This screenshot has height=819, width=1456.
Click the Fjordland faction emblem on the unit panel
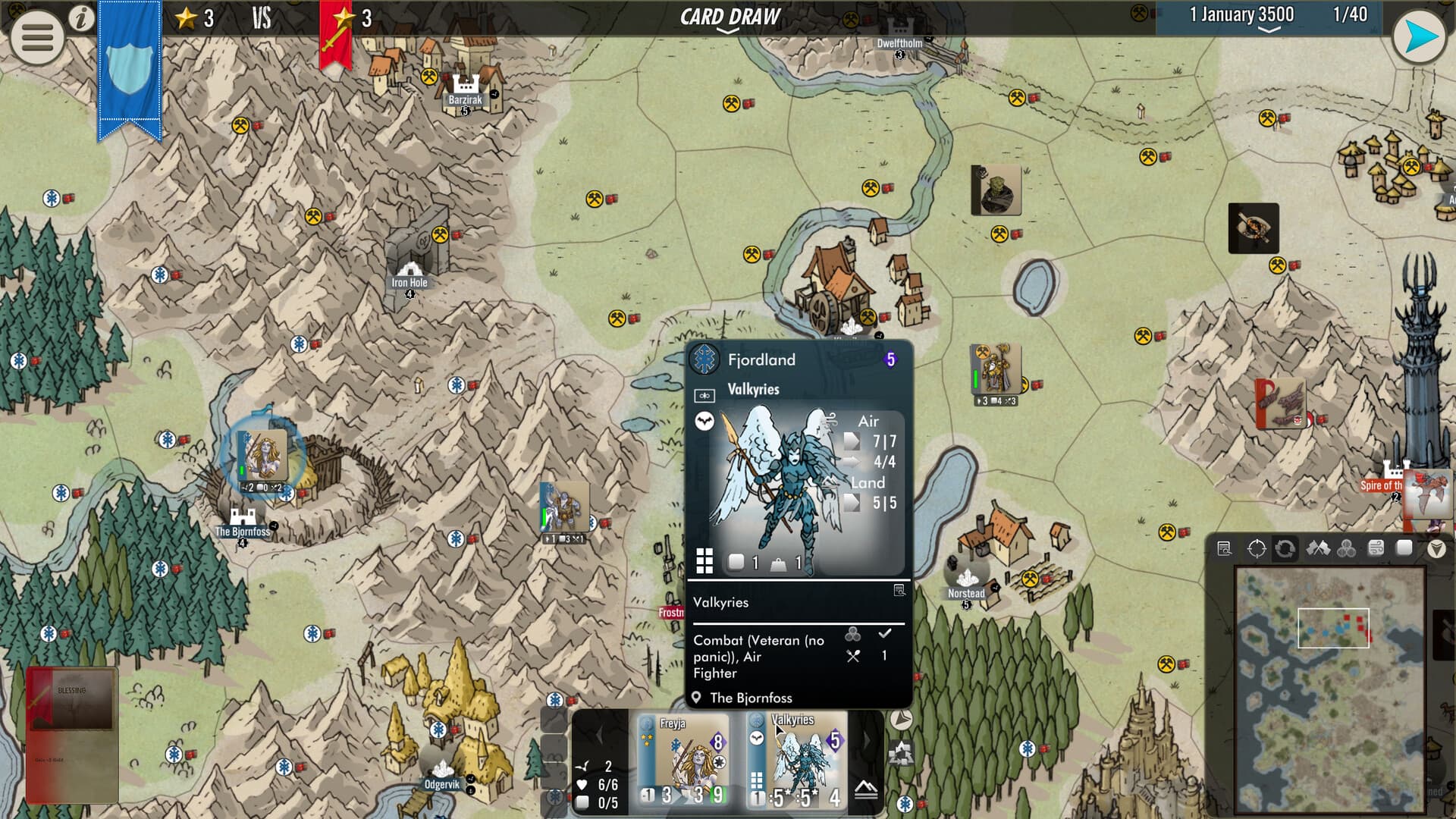pyautogui.click(x=705, y=359)
